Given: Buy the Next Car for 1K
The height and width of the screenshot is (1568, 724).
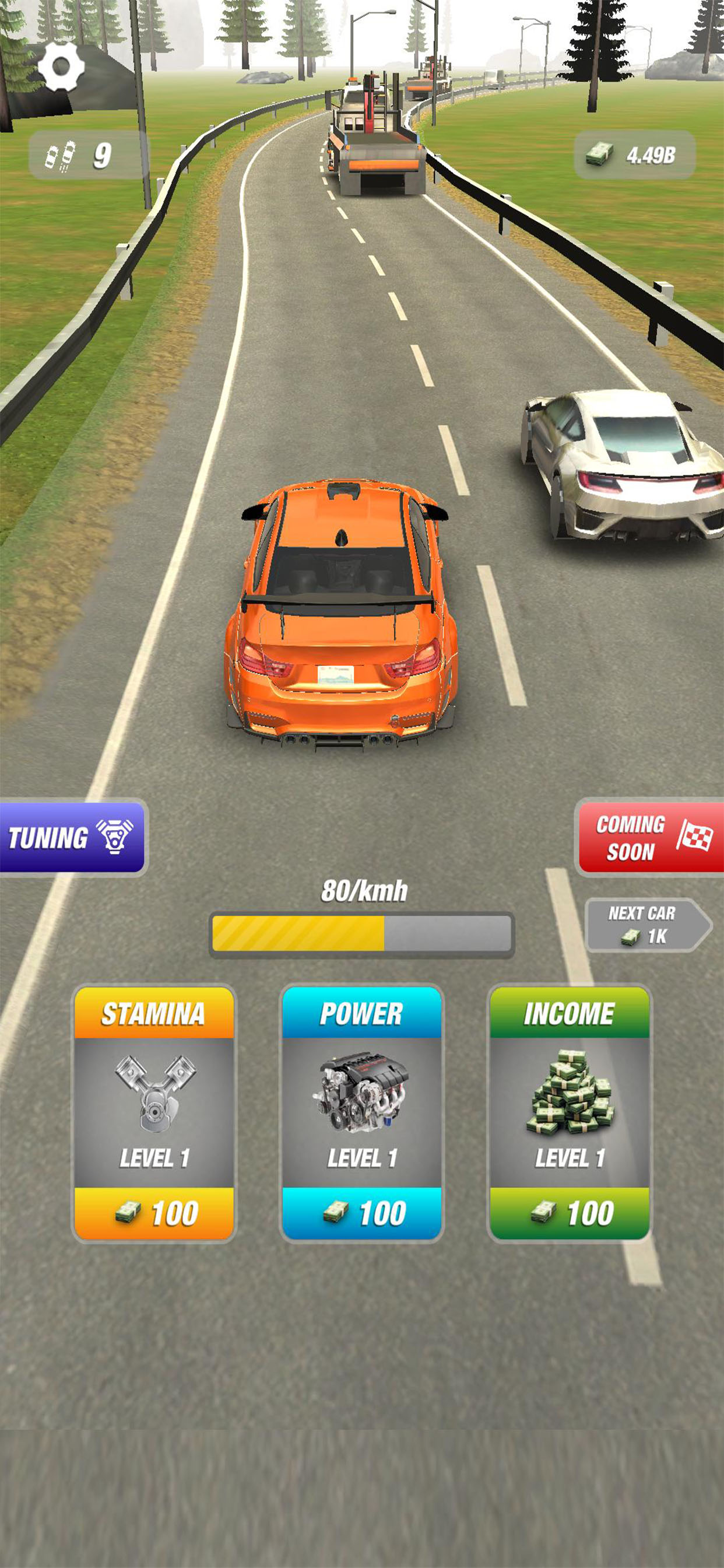Looking at the screenshot, I should coord(645,925).
